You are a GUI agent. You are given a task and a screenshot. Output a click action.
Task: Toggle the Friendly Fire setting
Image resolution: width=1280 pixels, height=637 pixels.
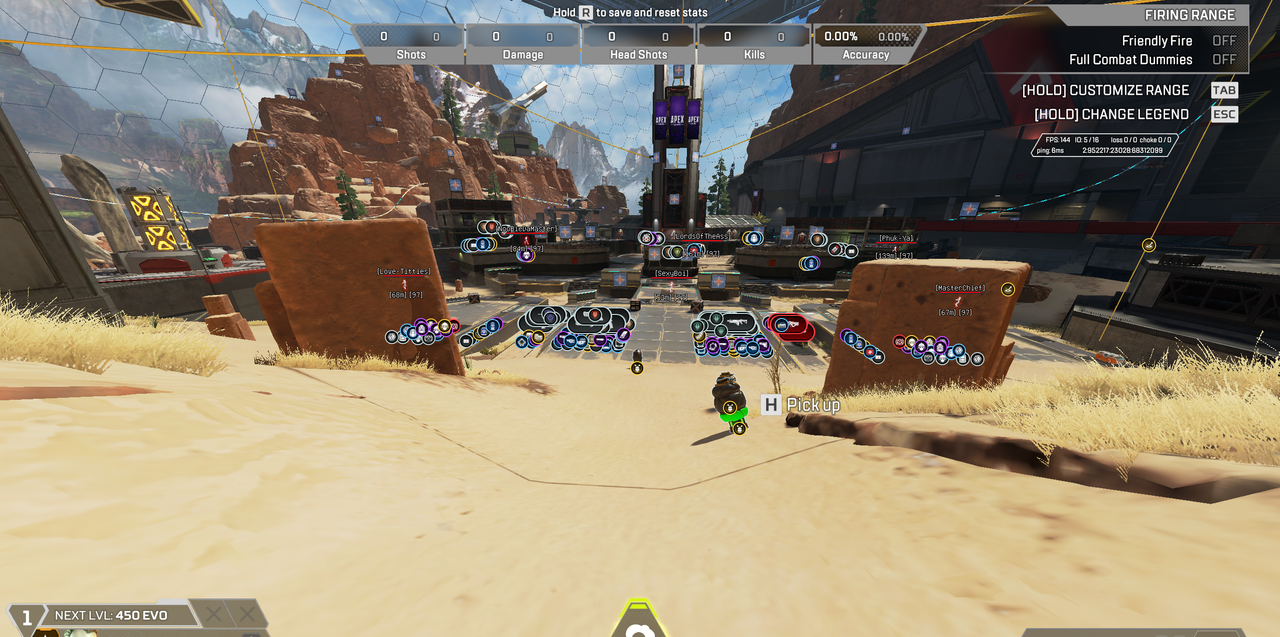click(1223, 41)
